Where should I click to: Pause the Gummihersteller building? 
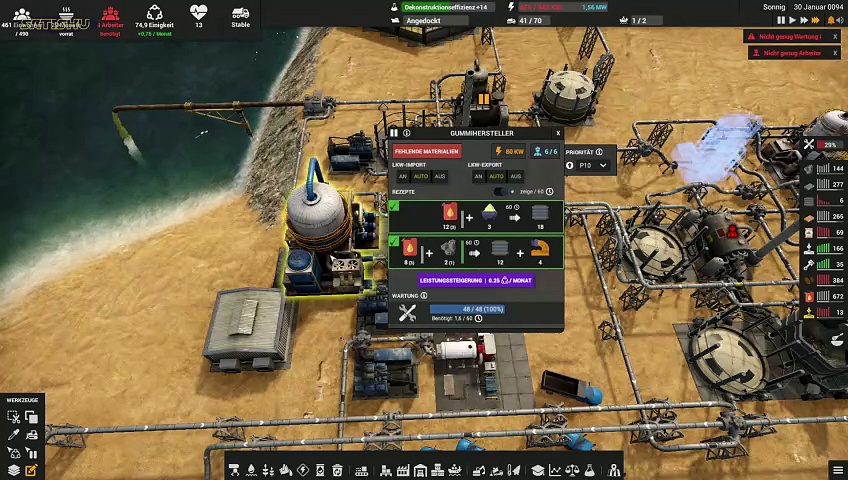[394, 133]
